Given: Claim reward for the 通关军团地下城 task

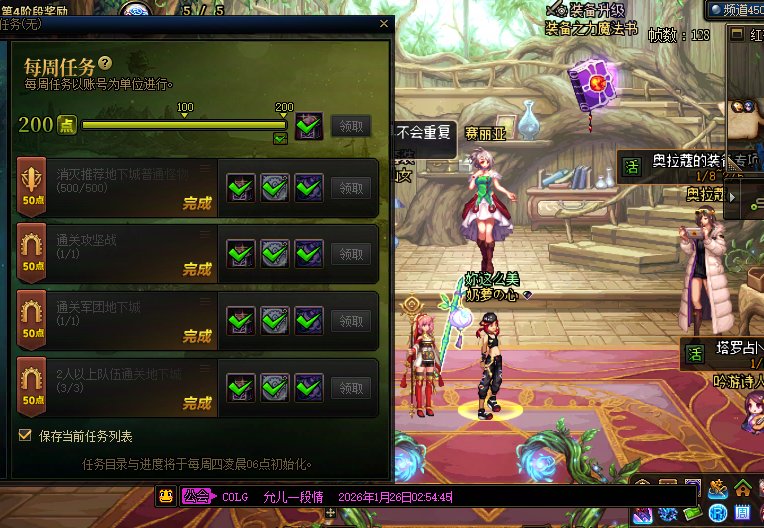Looking at the screenshot, I should [x=350, y=321].
